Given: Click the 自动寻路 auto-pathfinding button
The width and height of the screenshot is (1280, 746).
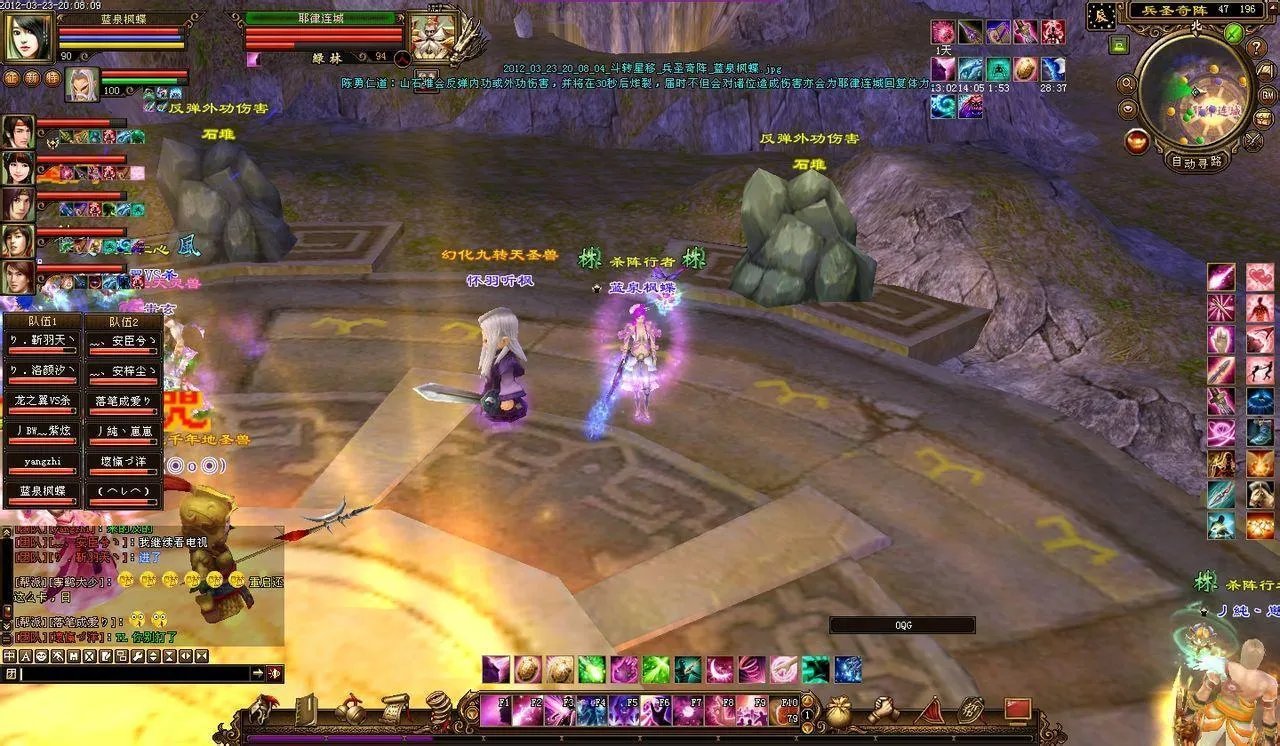Looking at the screenshot, I should tap(1196, 161).
